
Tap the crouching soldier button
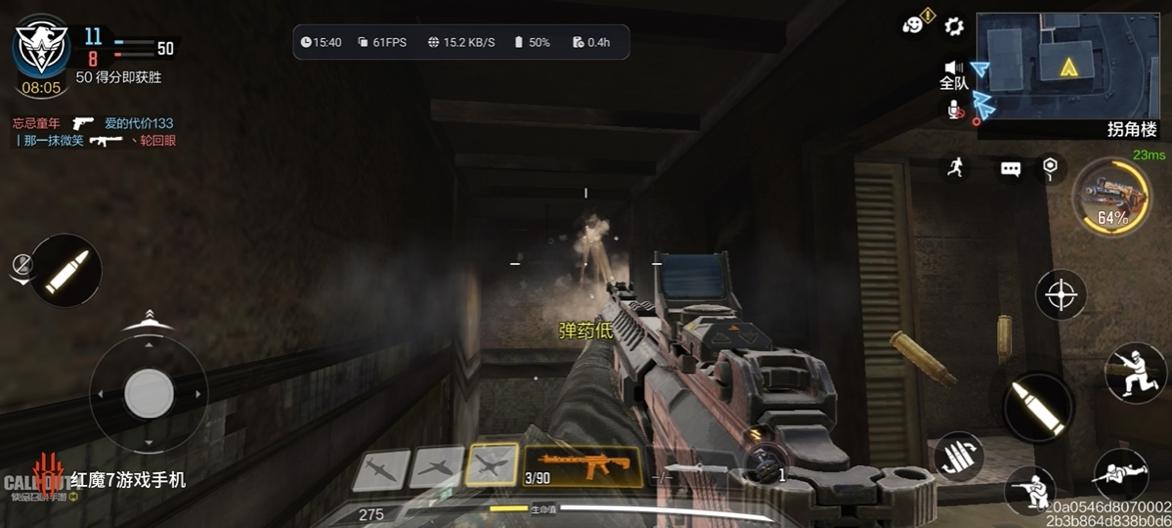click(x=1030, y=492)
